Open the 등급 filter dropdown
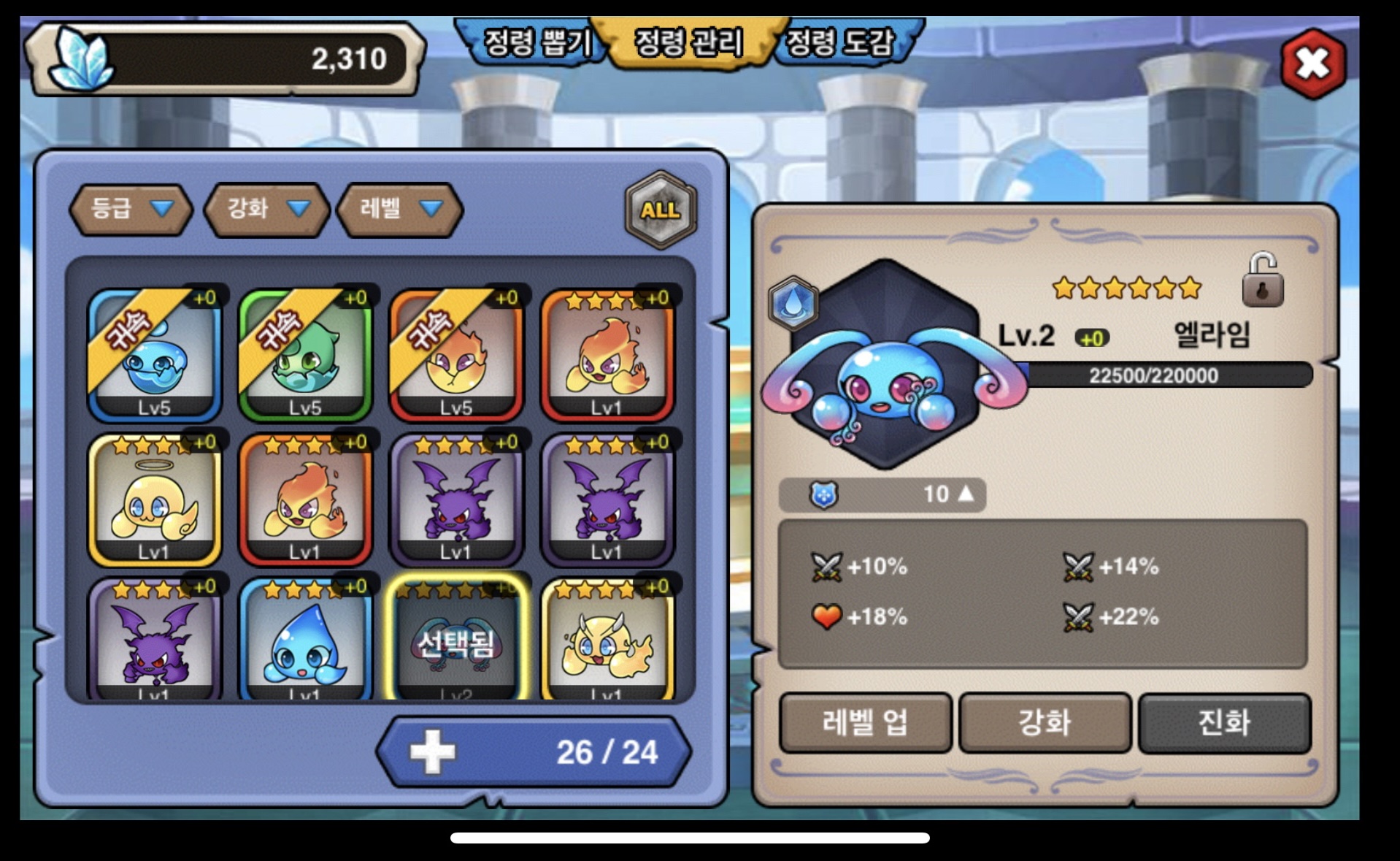 tap(131, 210)
